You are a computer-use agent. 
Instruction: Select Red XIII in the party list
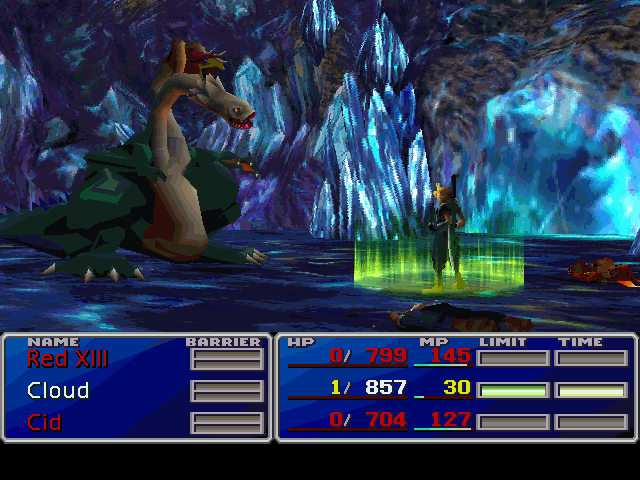pyautogui.click(x=67, y=358)
